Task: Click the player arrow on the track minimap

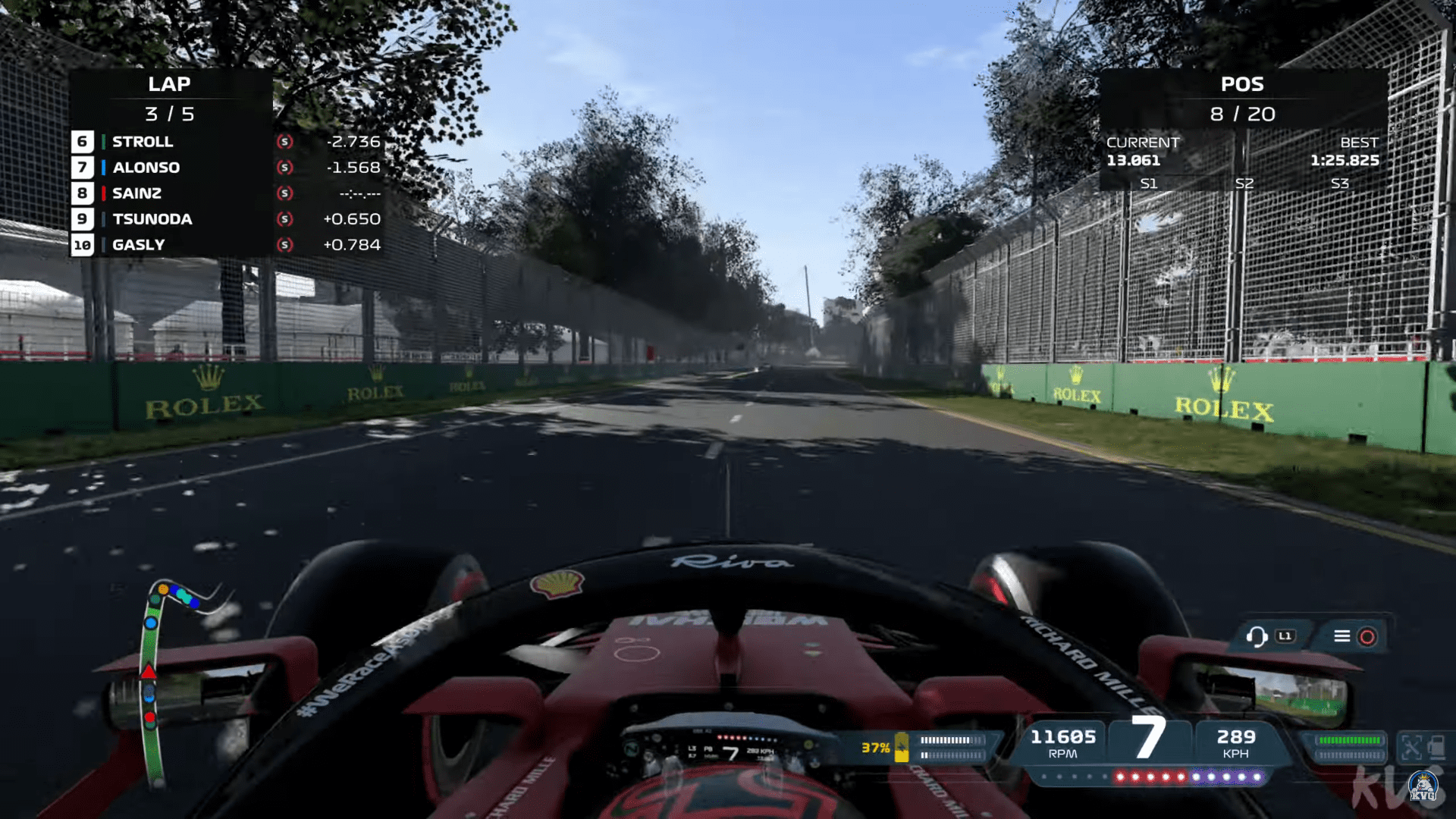Action: pyautogui.click(x=149, y=670)
